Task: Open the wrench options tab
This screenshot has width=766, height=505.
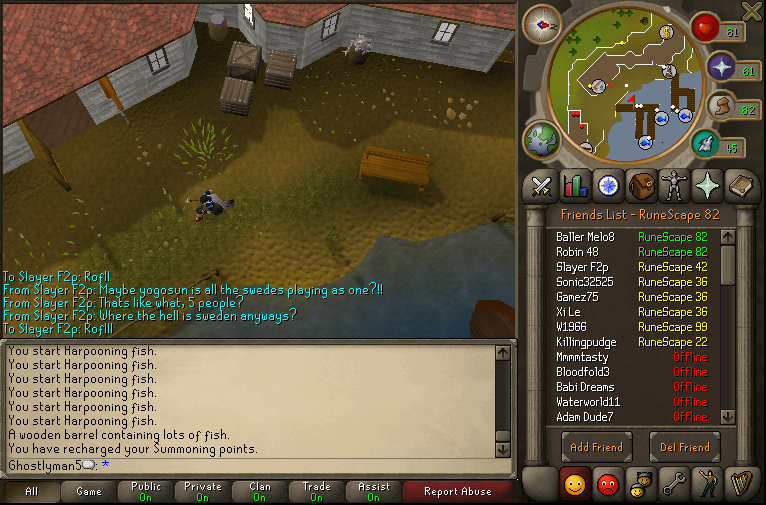Action: pos(674,485)
